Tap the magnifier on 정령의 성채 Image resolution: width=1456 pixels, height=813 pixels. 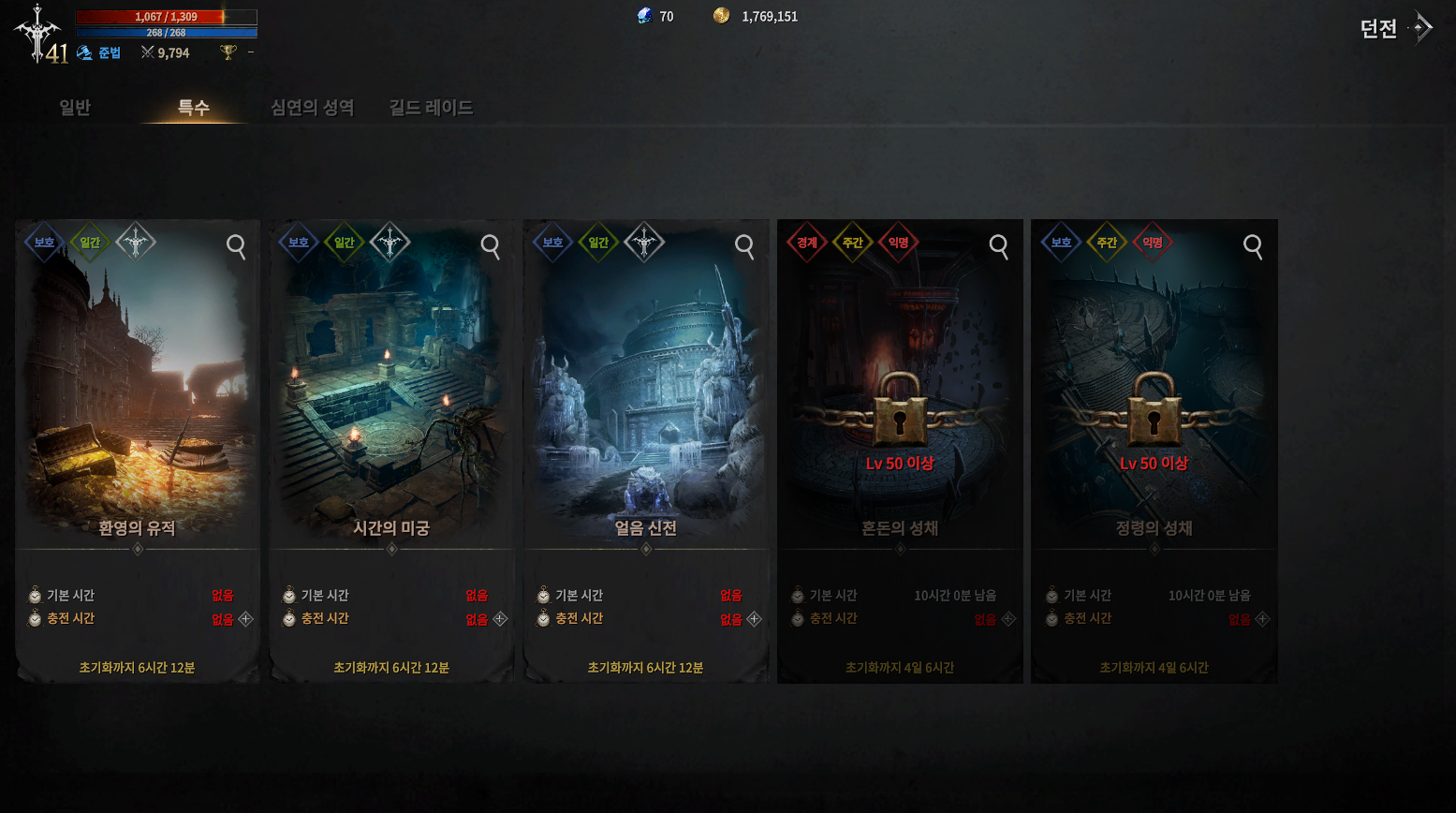tap(1253, 246)
